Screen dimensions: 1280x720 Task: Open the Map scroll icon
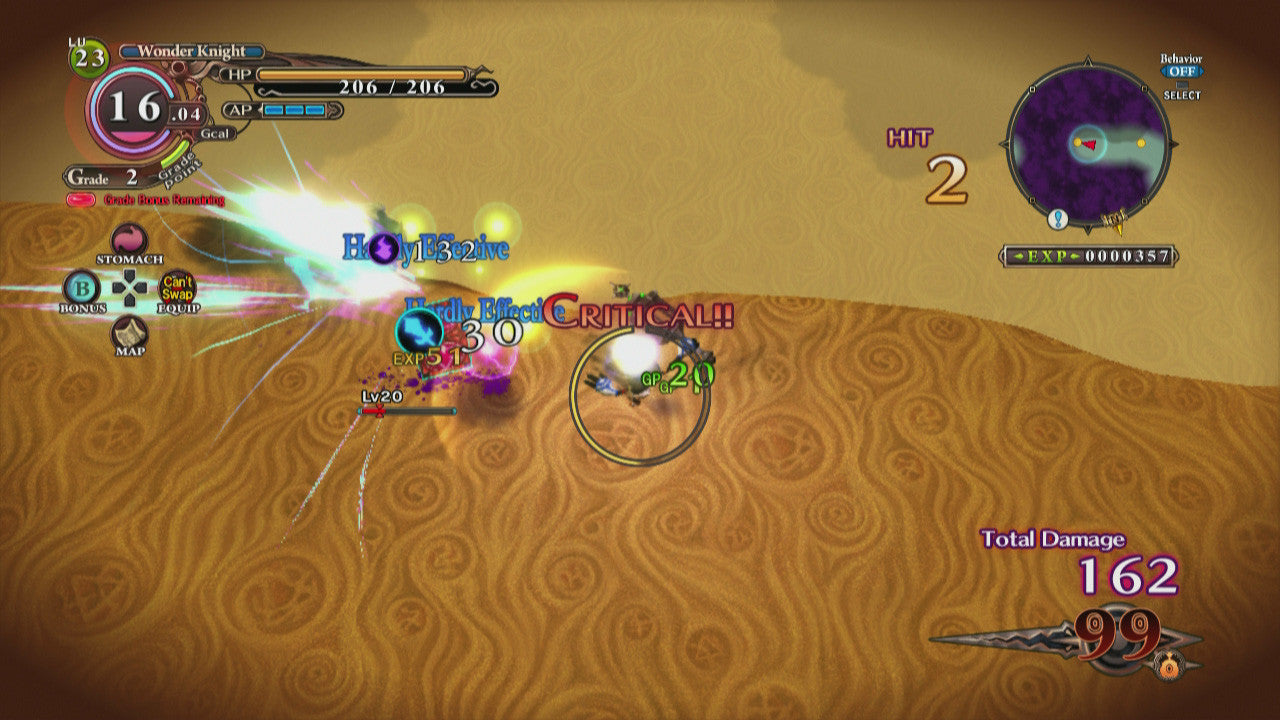[x=129, y=333]
